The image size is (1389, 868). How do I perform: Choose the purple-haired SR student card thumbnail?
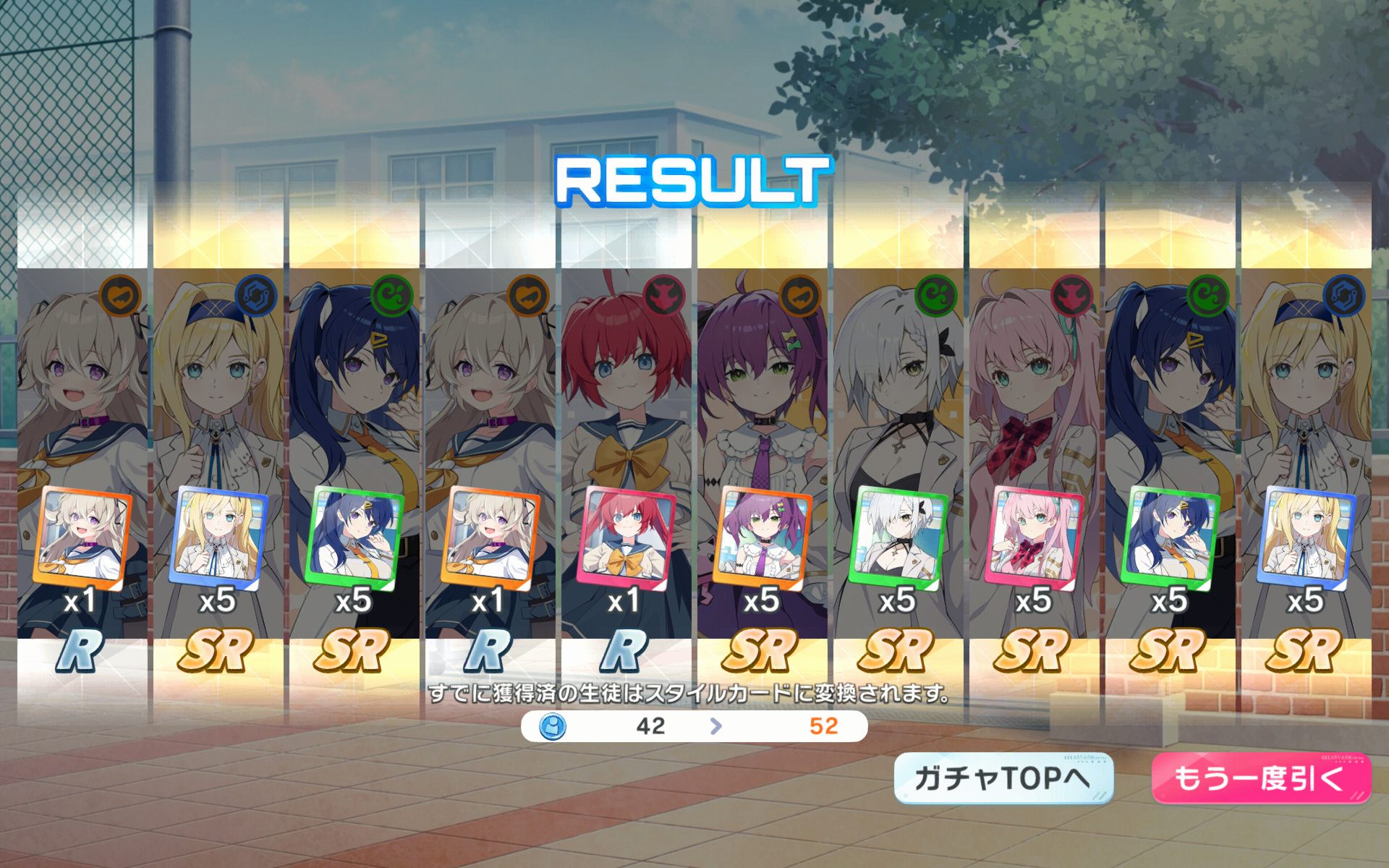tap(762, 535)
